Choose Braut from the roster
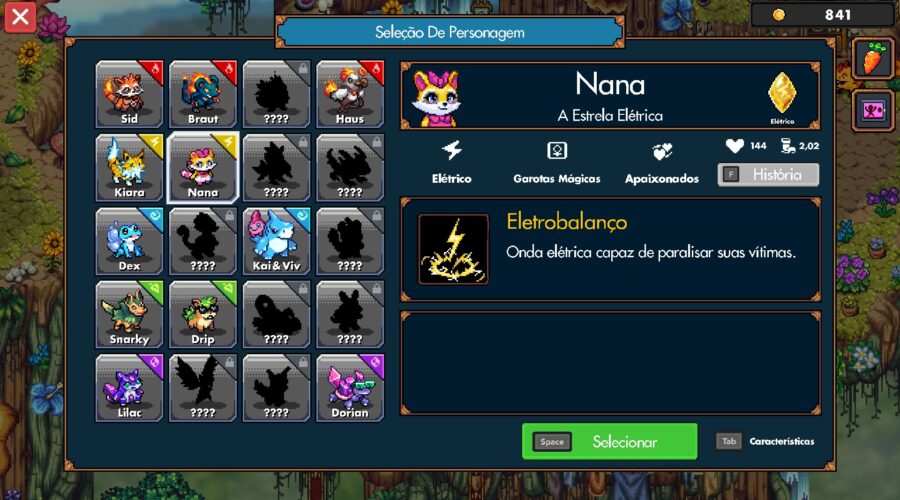This screenshot has width=900, height=500. pos(202,94)
